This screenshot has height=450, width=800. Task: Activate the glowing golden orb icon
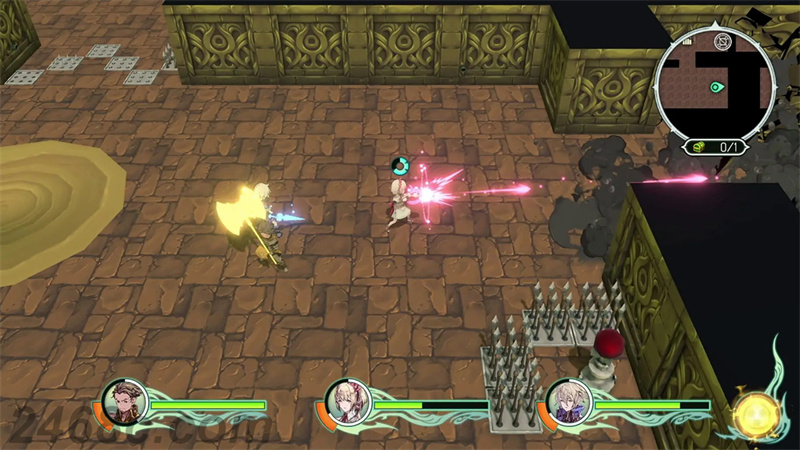click(x=754, y=412)
